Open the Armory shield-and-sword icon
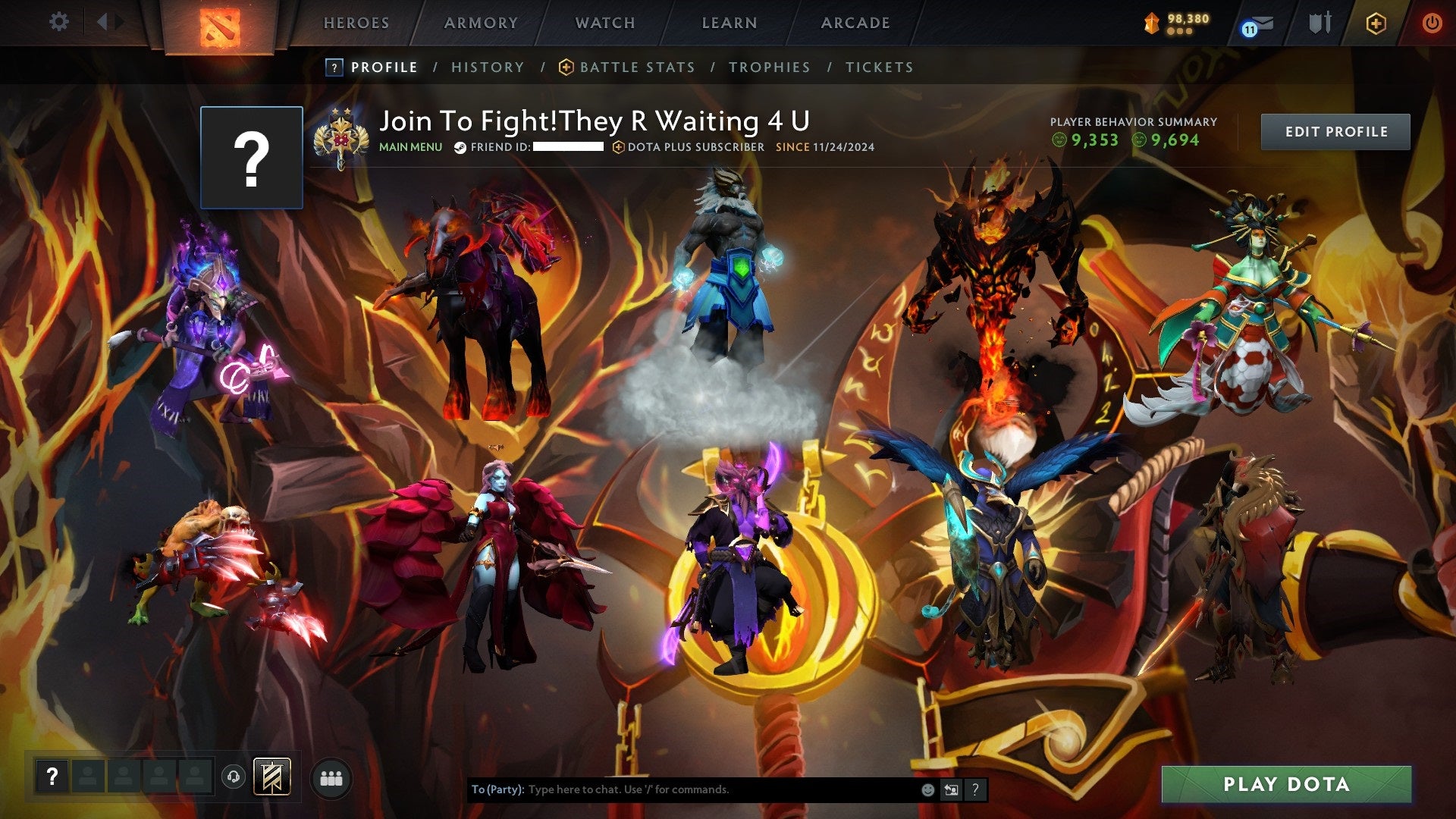Screen dimensions: 1456x819 coord(1319,22)
